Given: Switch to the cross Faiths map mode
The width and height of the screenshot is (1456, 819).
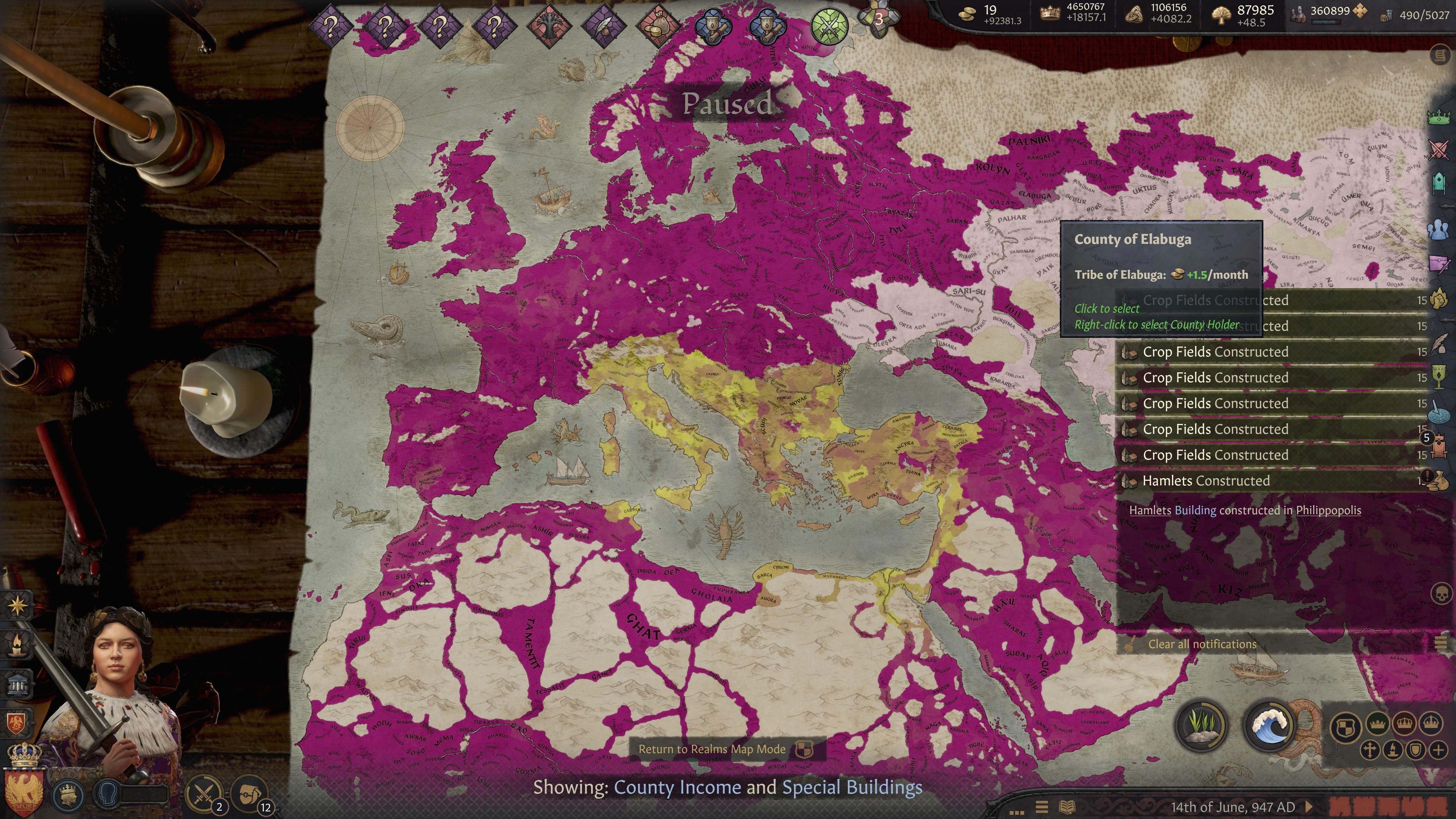Looking at the screenshot, I should point(1370,751).
